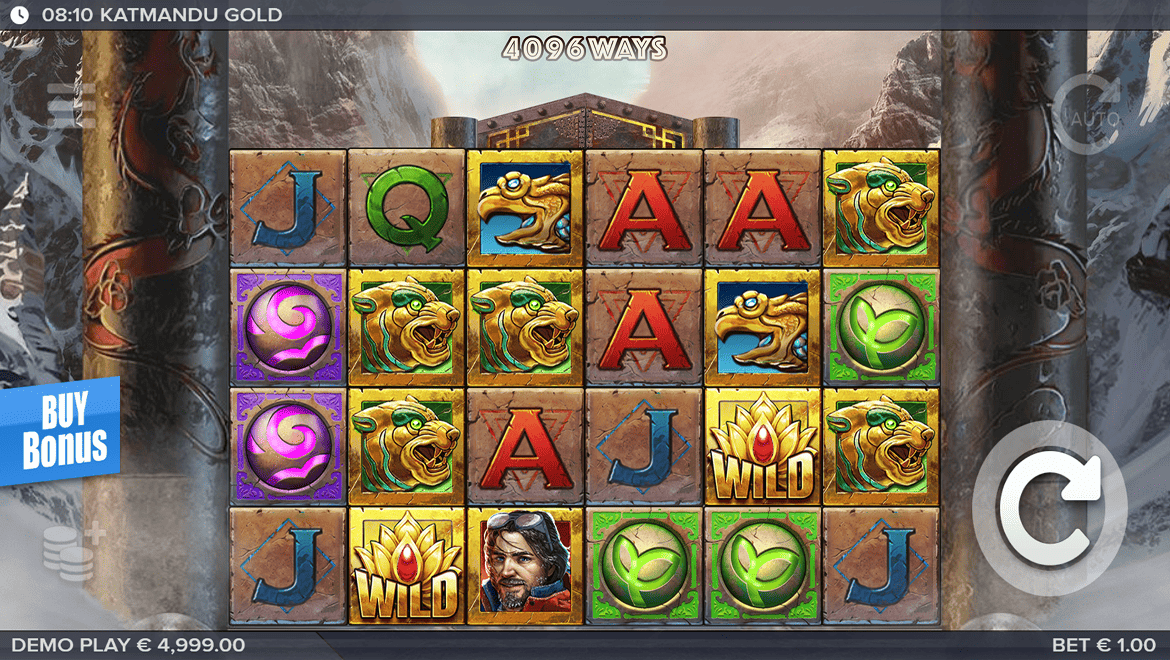This screenshot has width=1170, height=660.
Task: Open the coin stack bet settings
Action: click(x=72, y=552)
